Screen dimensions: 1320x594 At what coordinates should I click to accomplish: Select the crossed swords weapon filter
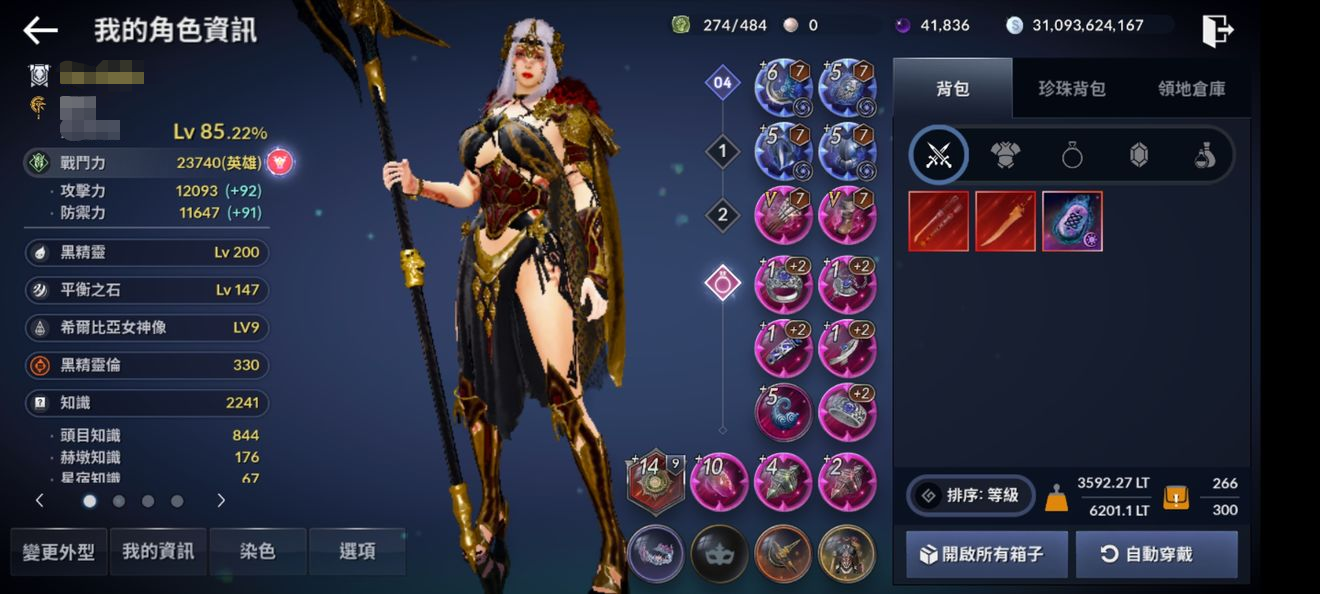click(x=939, y=155)
